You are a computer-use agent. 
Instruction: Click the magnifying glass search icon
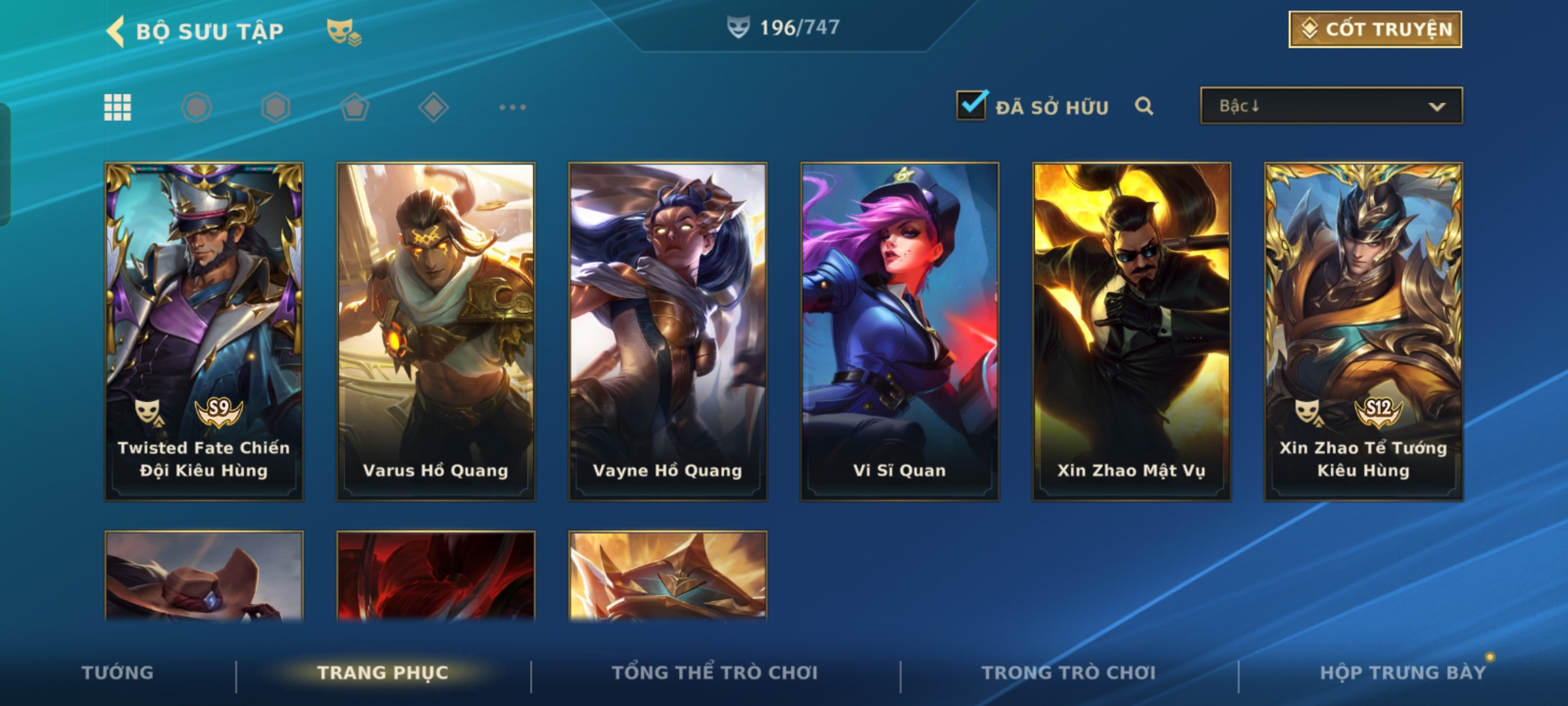[1143, 106]
